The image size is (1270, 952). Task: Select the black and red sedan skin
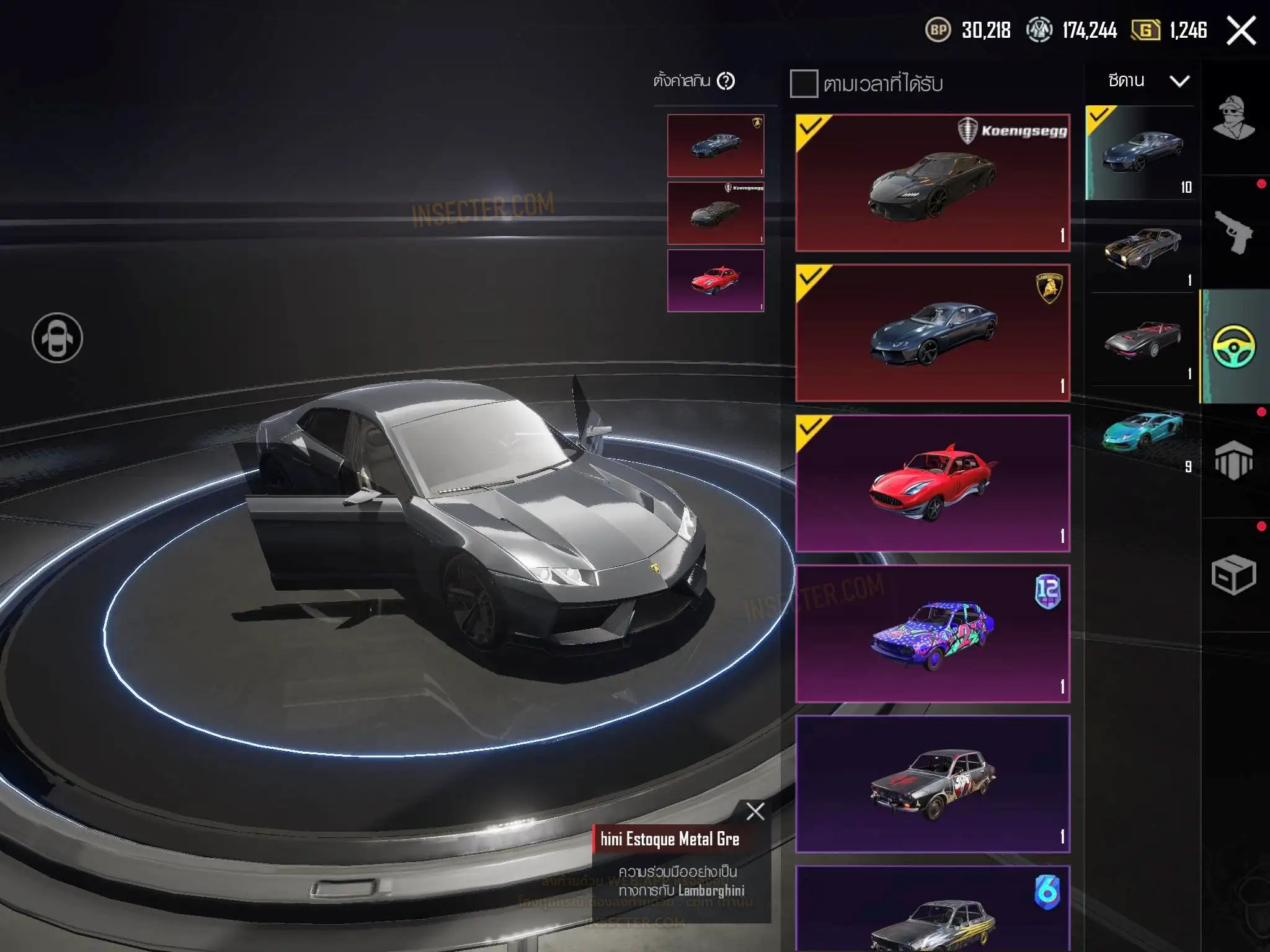(x=932, y=784)
